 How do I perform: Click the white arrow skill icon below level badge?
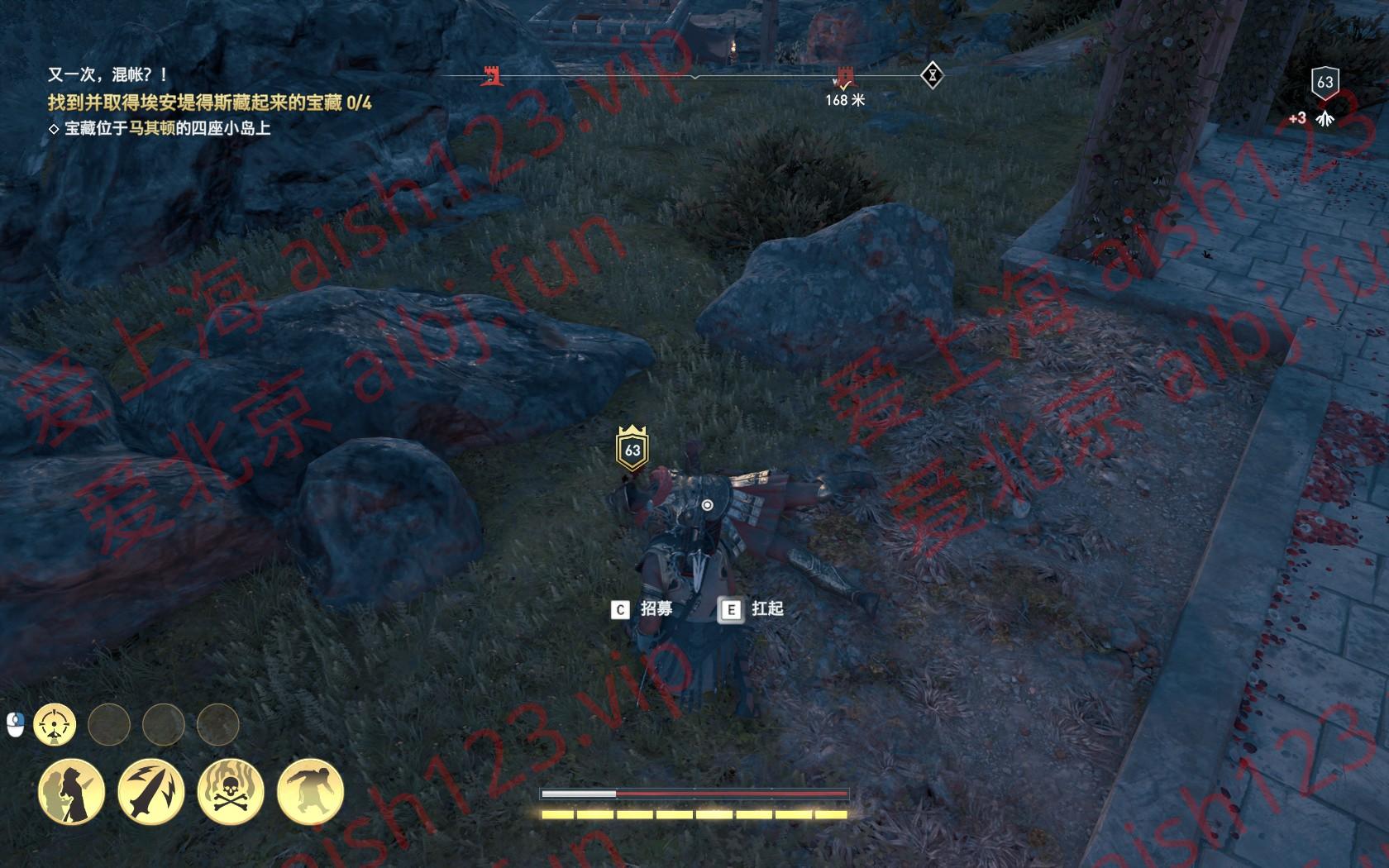1326,116
